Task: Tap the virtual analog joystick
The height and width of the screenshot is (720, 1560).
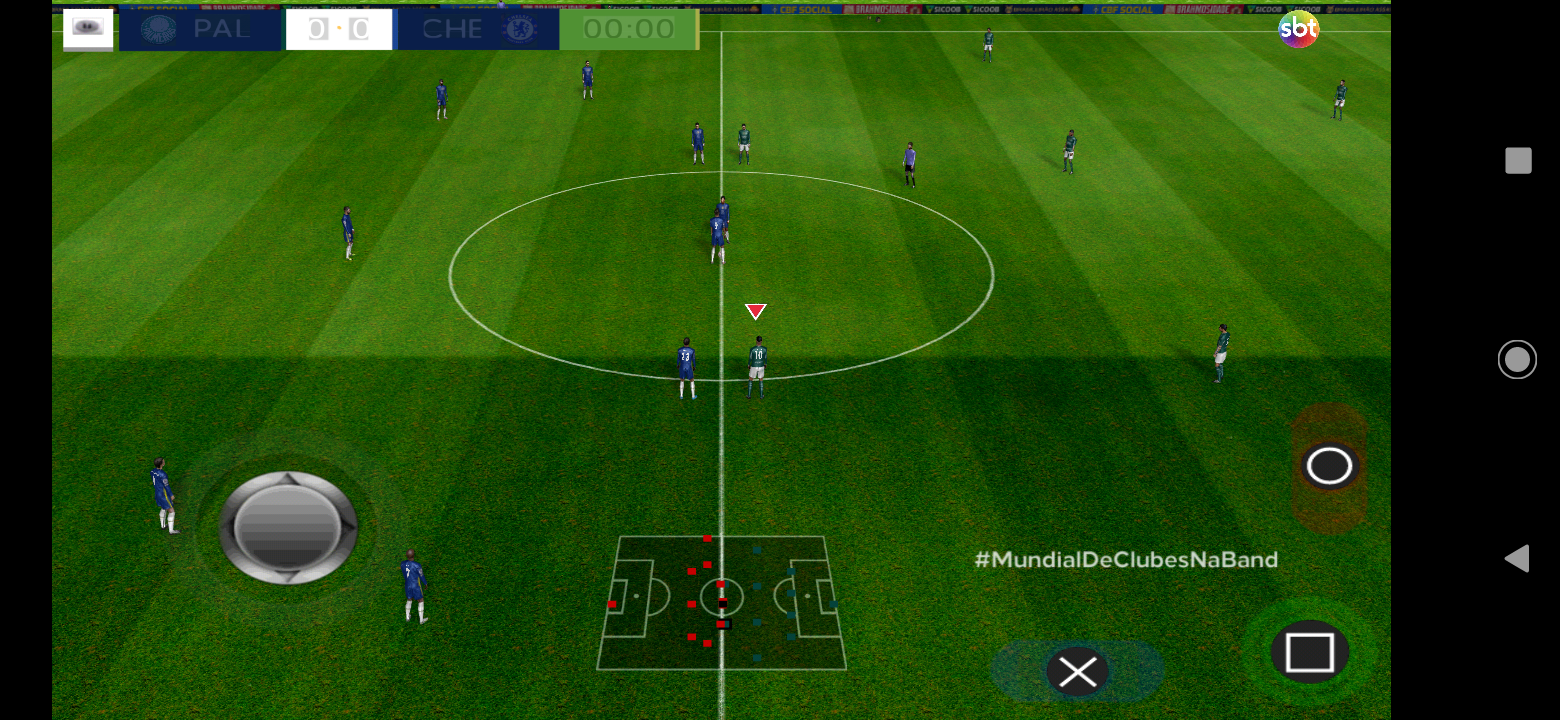Action: coord(288,527)
